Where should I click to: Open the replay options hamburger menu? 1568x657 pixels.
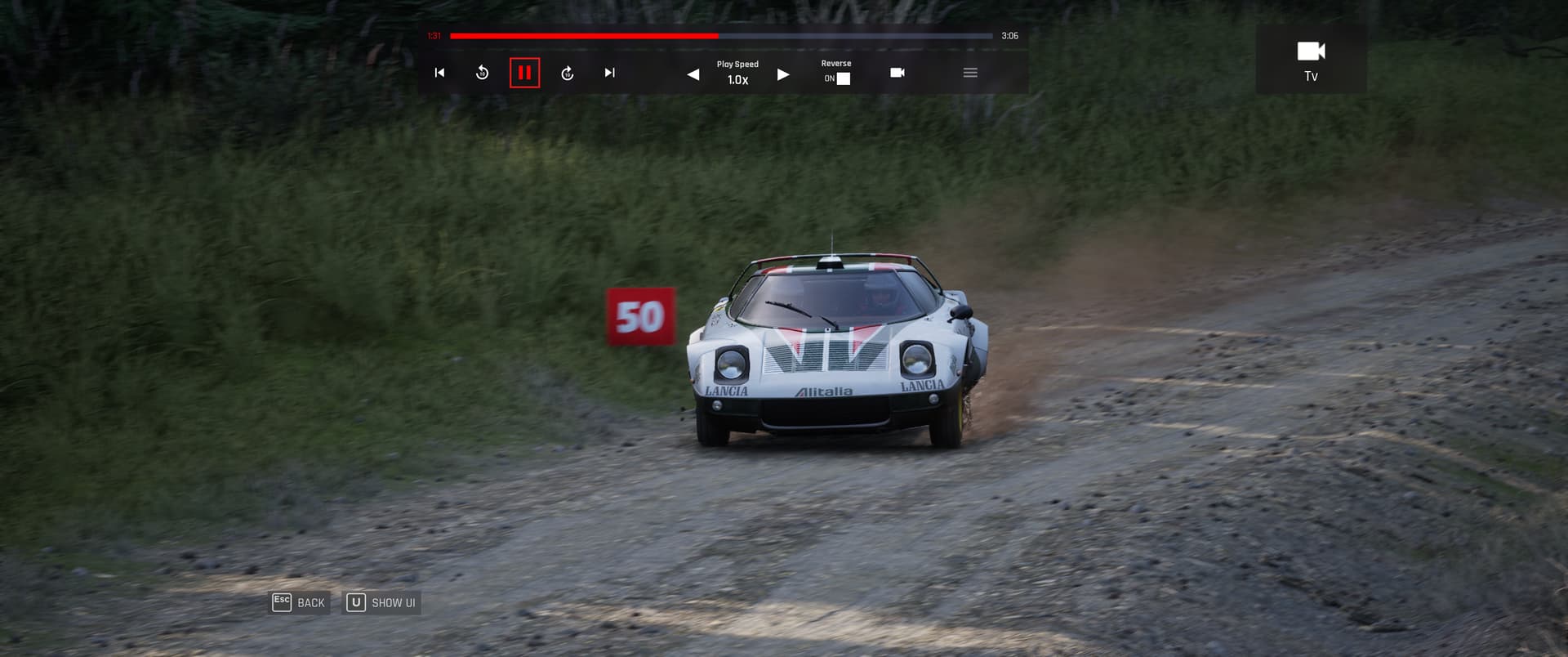[x=970, y=73]
